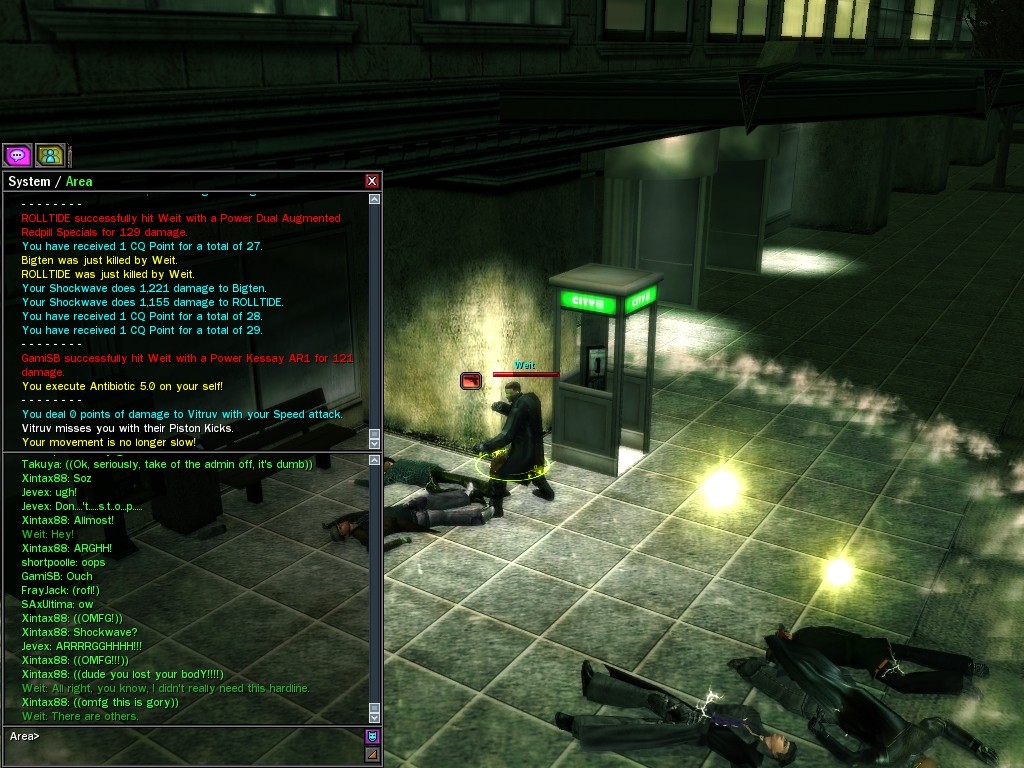Screen dimensions: 1024x768
Task: Select the Area tab label
Action: tap(79, 182)
